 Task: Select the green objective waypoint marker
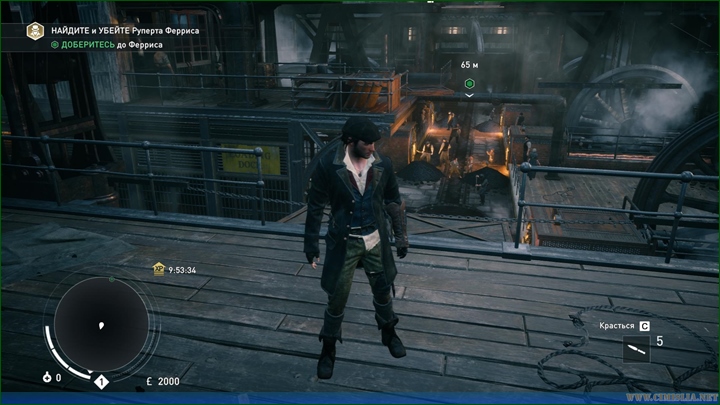point(469,81)
